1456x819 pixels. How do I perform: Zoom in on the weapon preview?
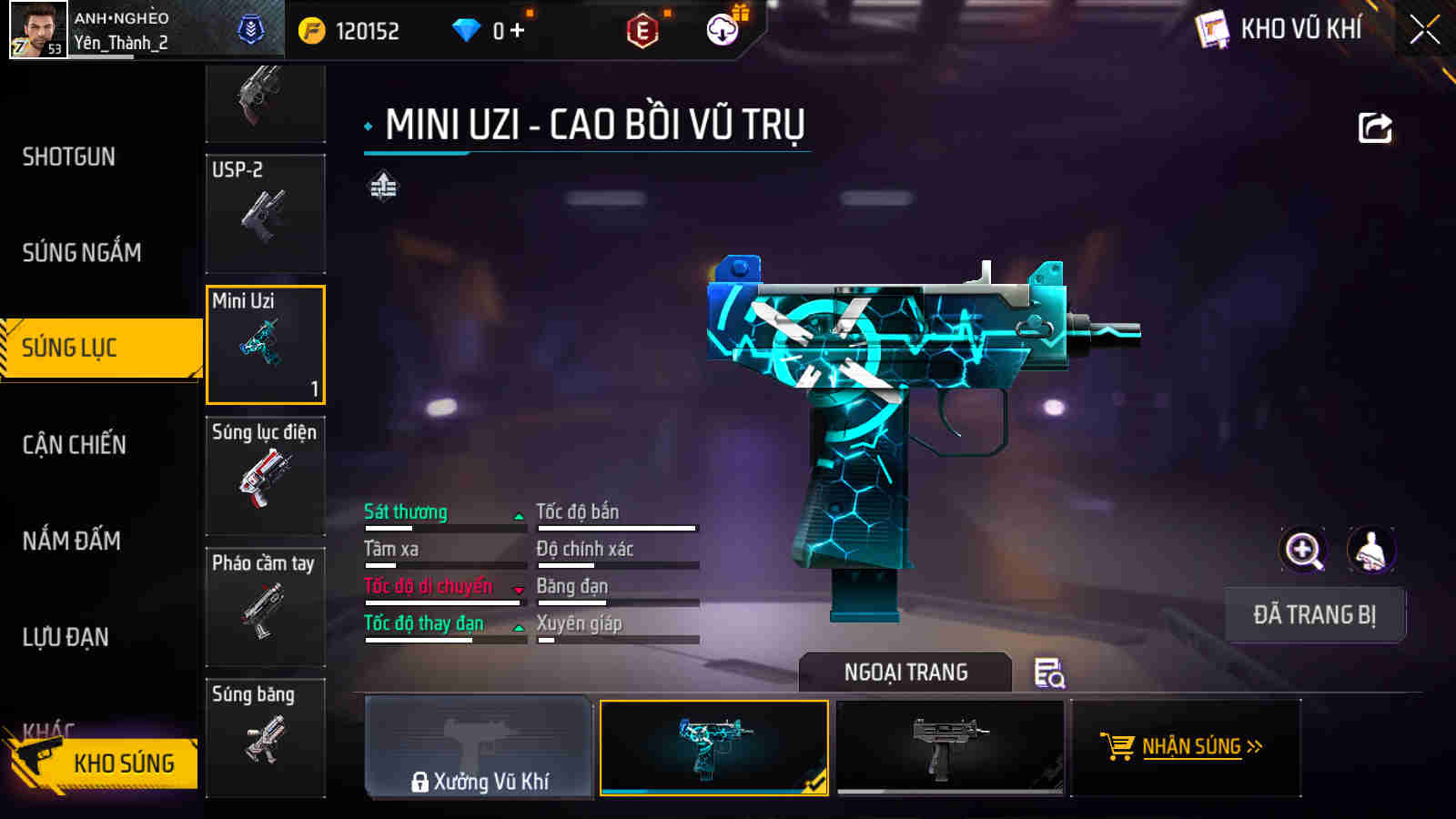[x=1303, y=550]
